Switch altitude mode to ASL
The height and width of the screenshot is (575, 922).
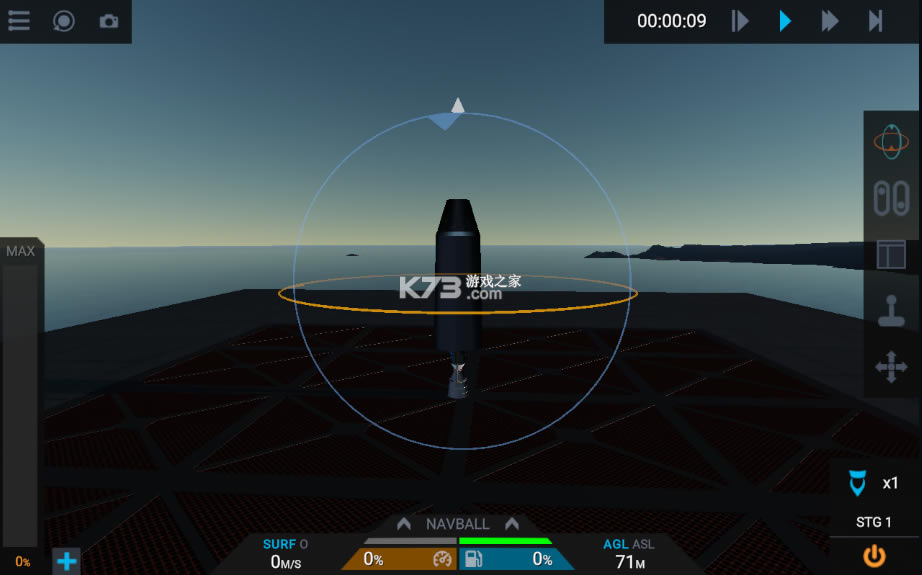[643, 544]
